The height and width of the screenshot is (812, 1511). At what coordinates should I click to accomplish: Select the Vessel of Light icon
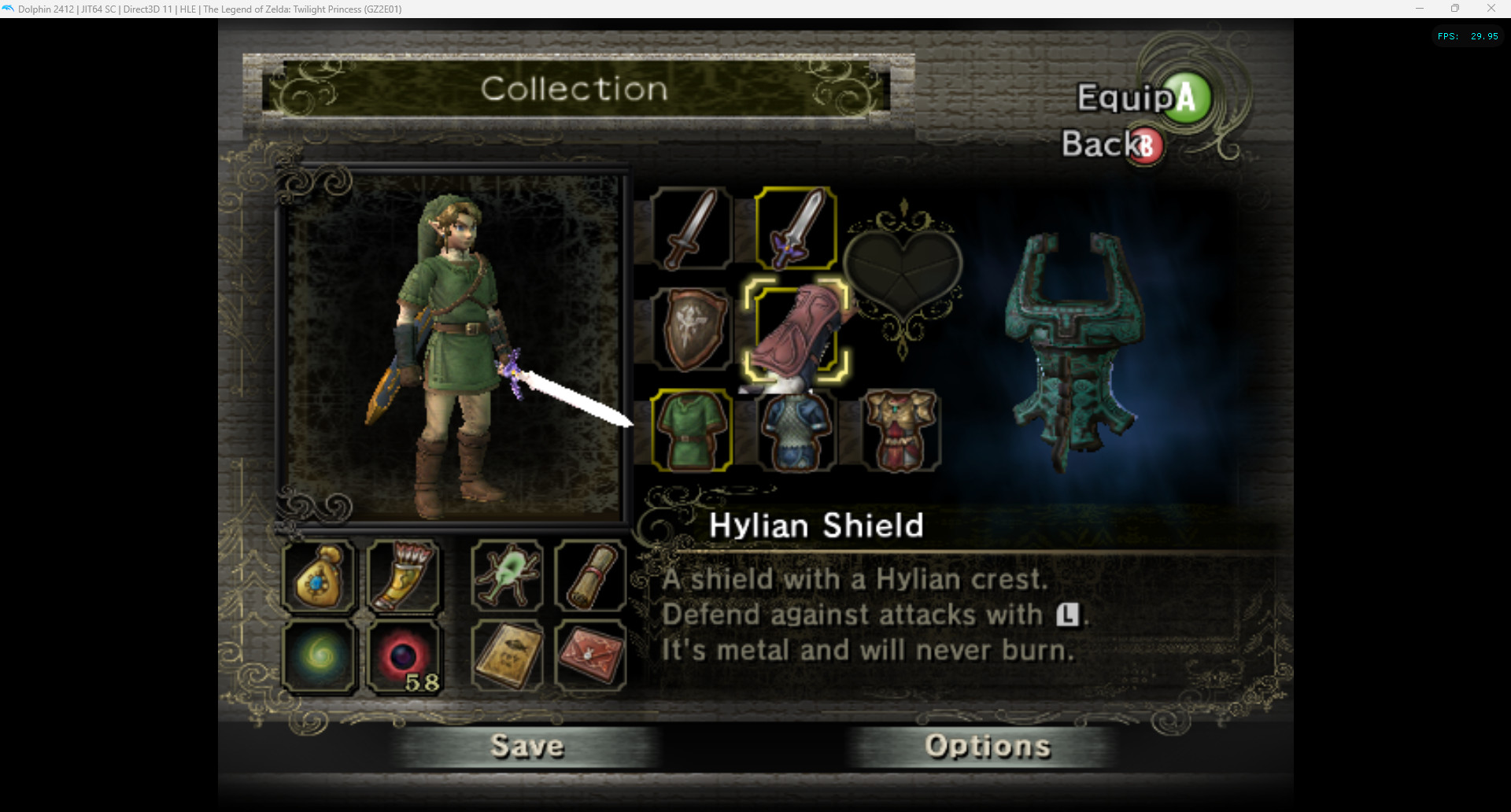click(x=319, y=656)
